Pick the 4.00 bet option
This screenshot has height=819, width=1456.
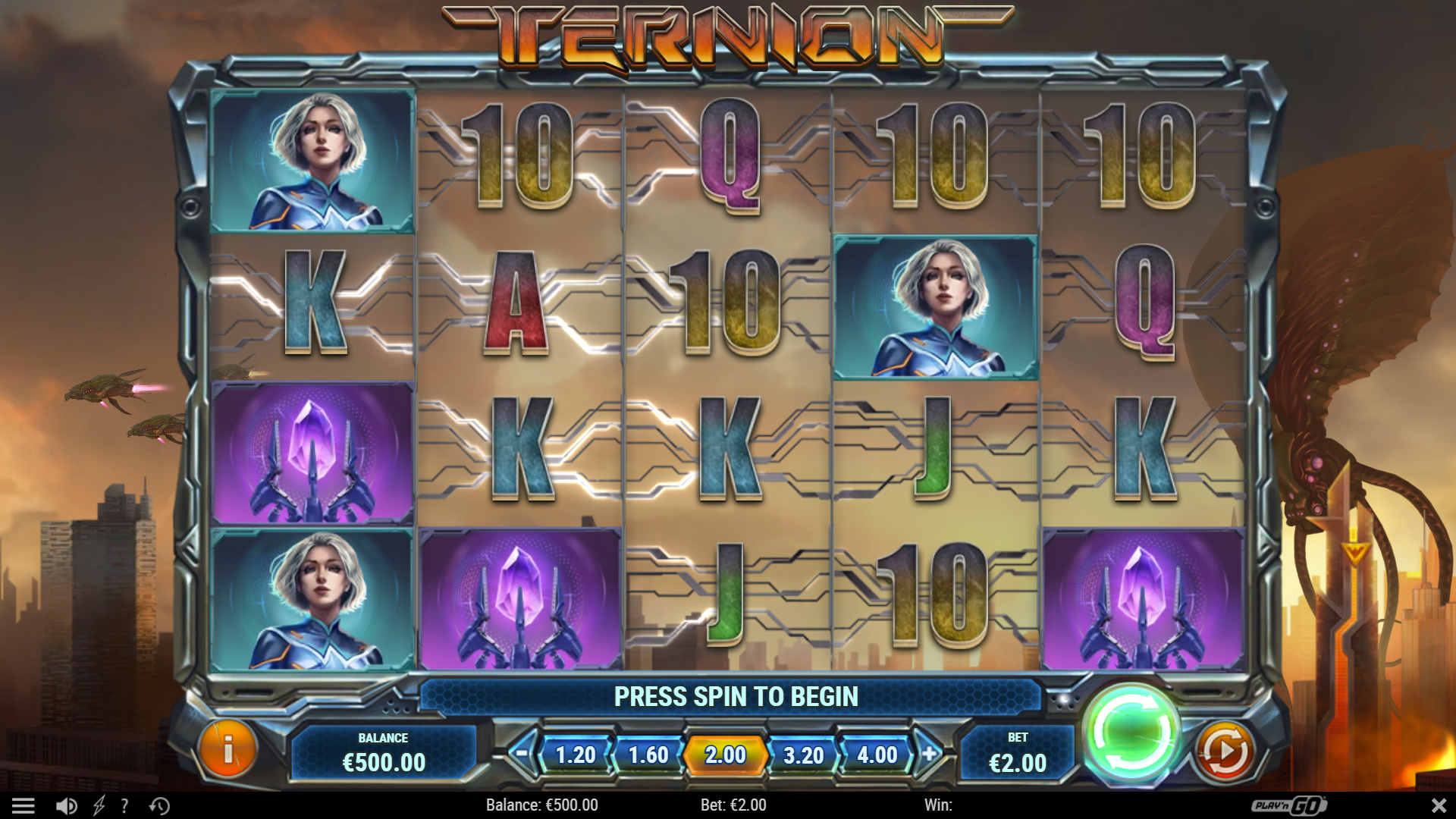tap(877, 755)
